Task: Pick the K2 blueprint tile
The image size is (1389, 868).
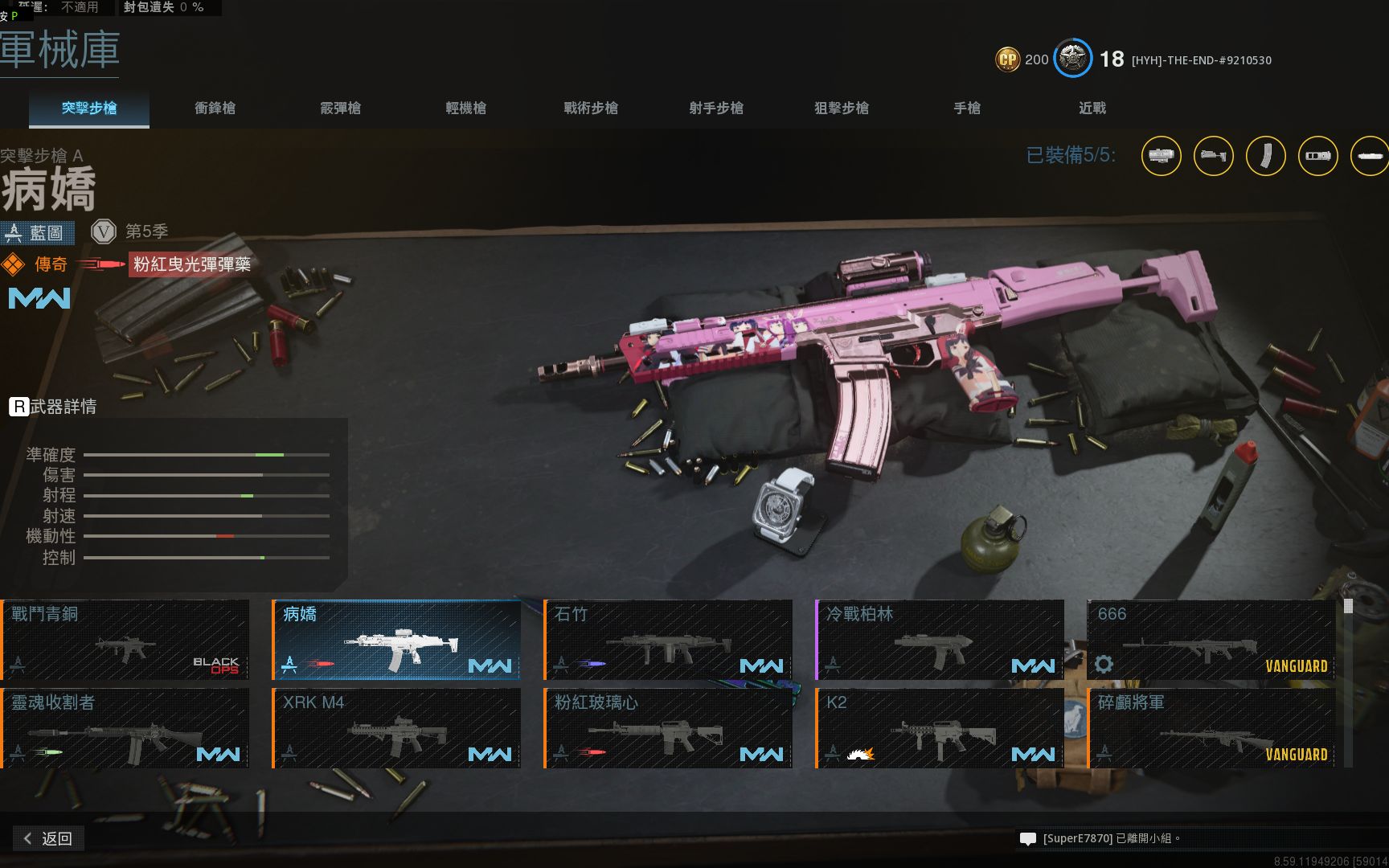Action: 940,728
